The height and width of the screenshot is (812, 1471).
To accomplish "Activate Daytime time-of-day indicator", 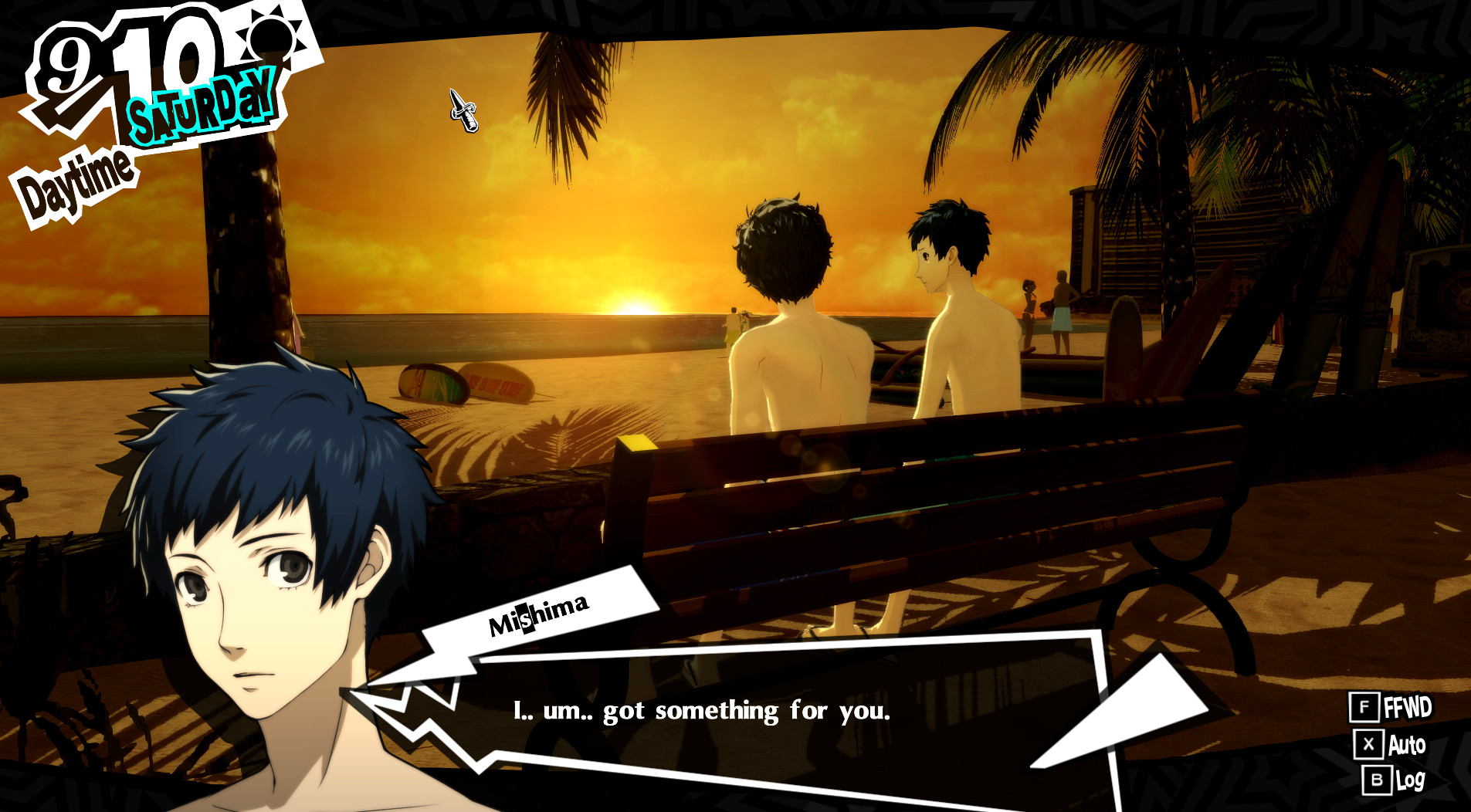I will coord(75,178).
